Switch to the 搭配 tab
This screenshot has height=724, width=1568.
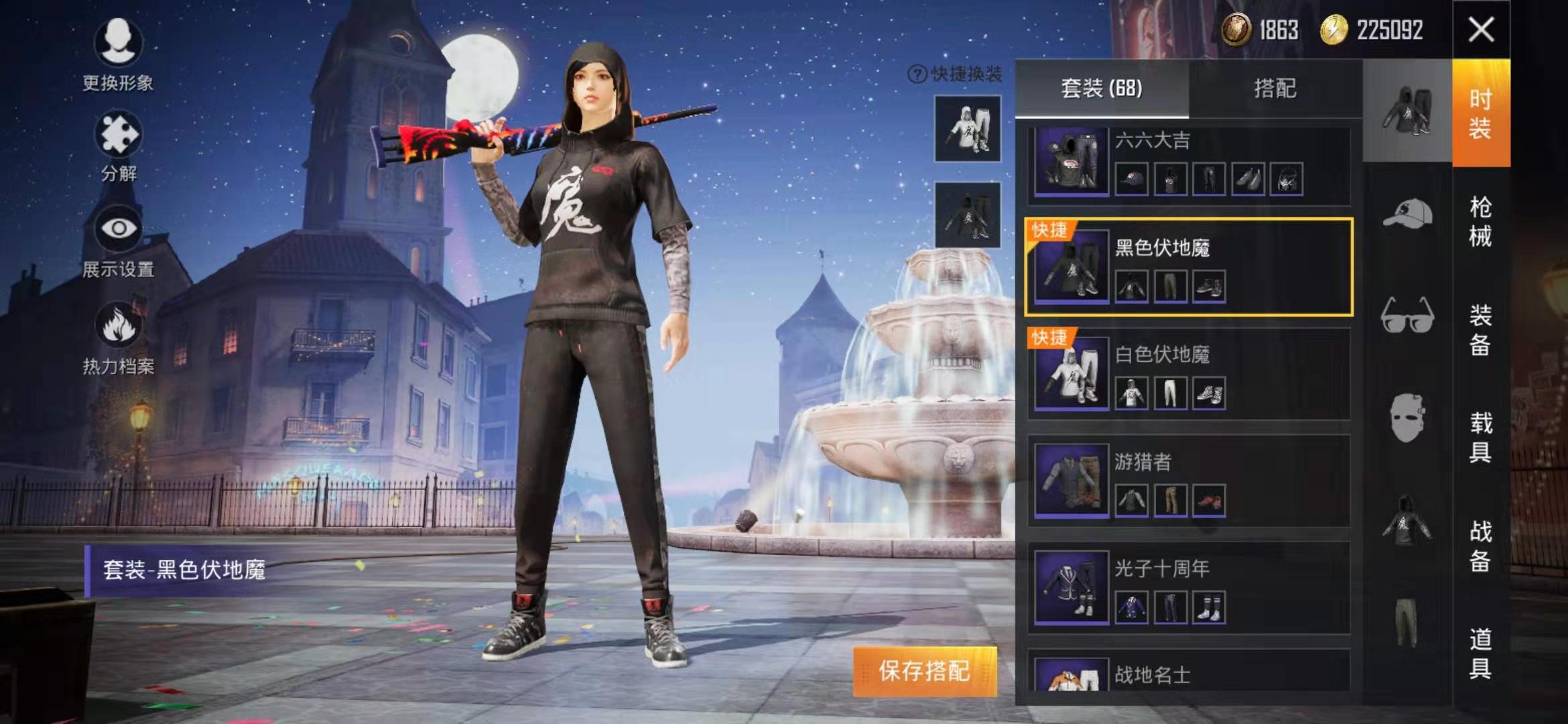1275,88
